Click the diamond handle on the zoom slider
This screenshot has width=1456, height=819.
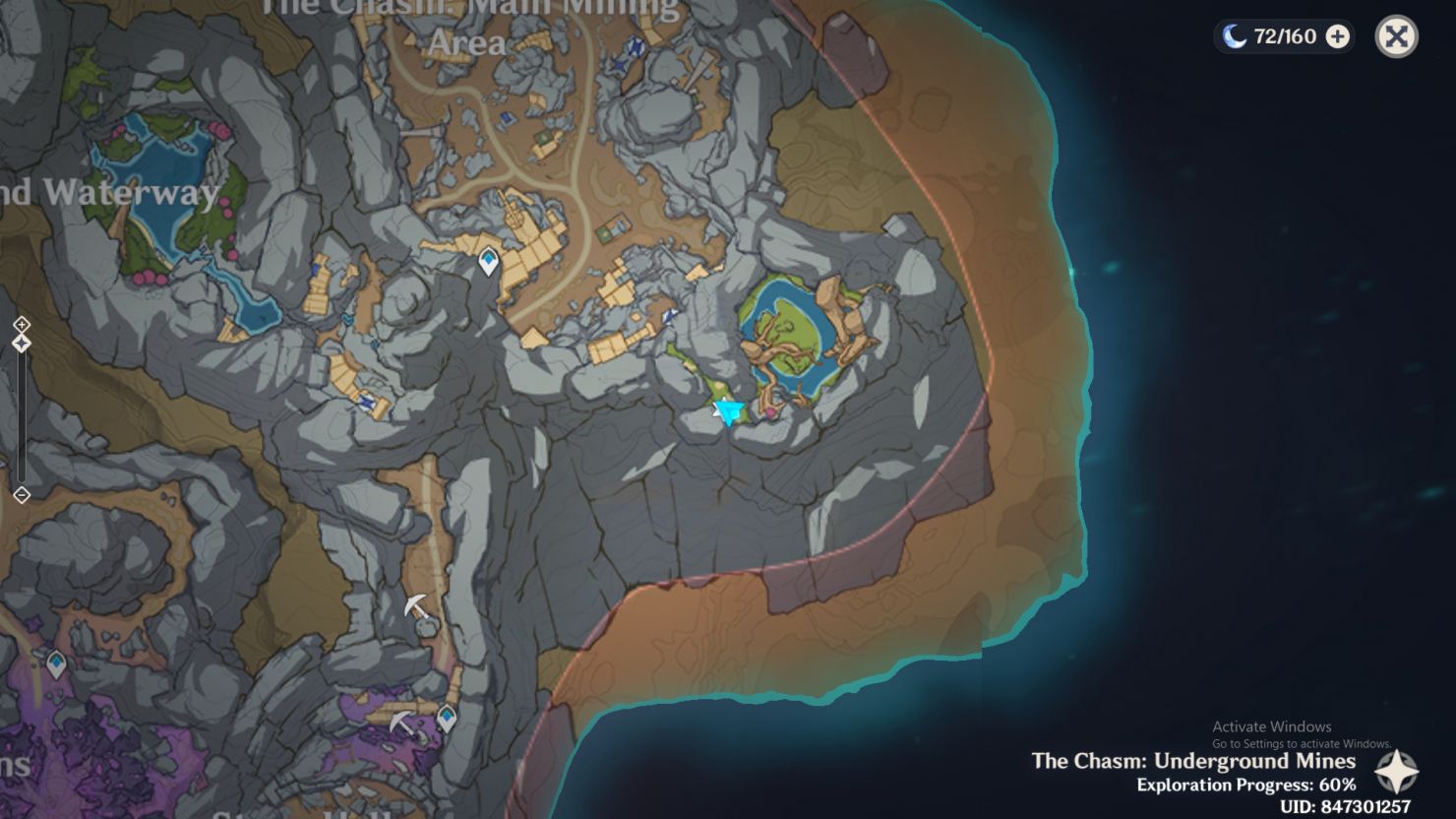pos(22,342)
